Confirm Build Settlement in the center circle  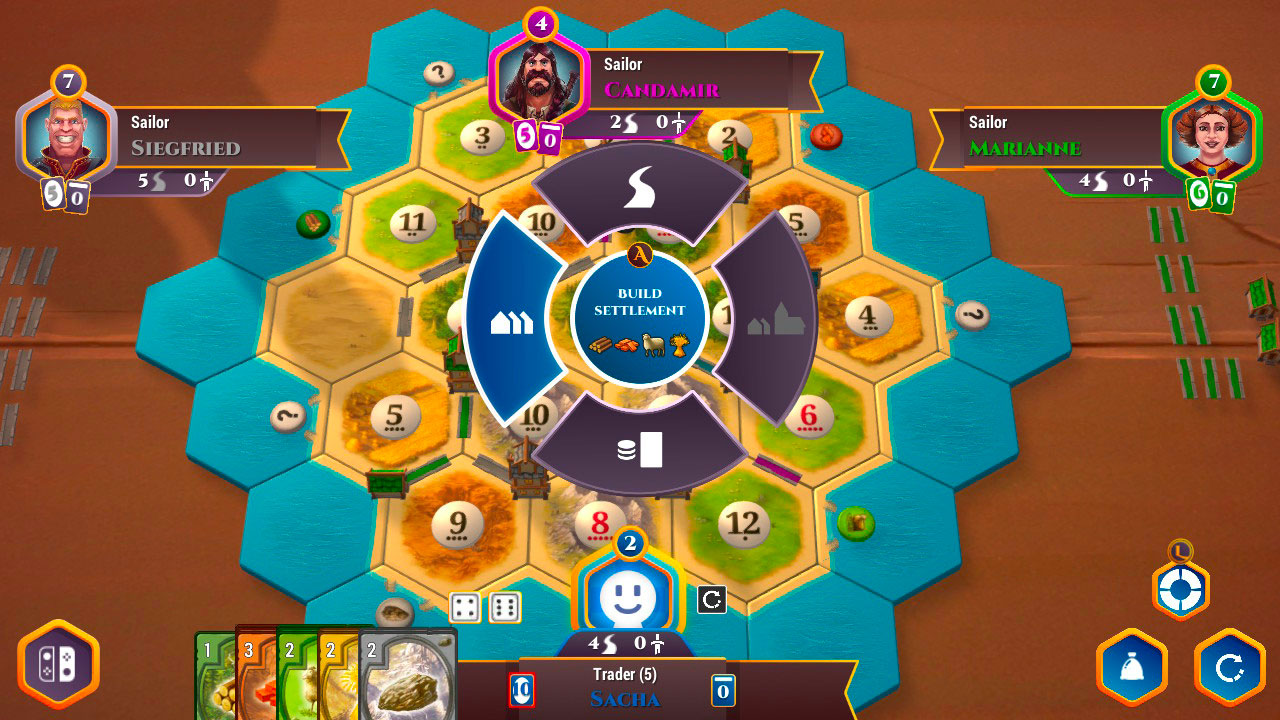pyautogui.click(x=640, y=318)
